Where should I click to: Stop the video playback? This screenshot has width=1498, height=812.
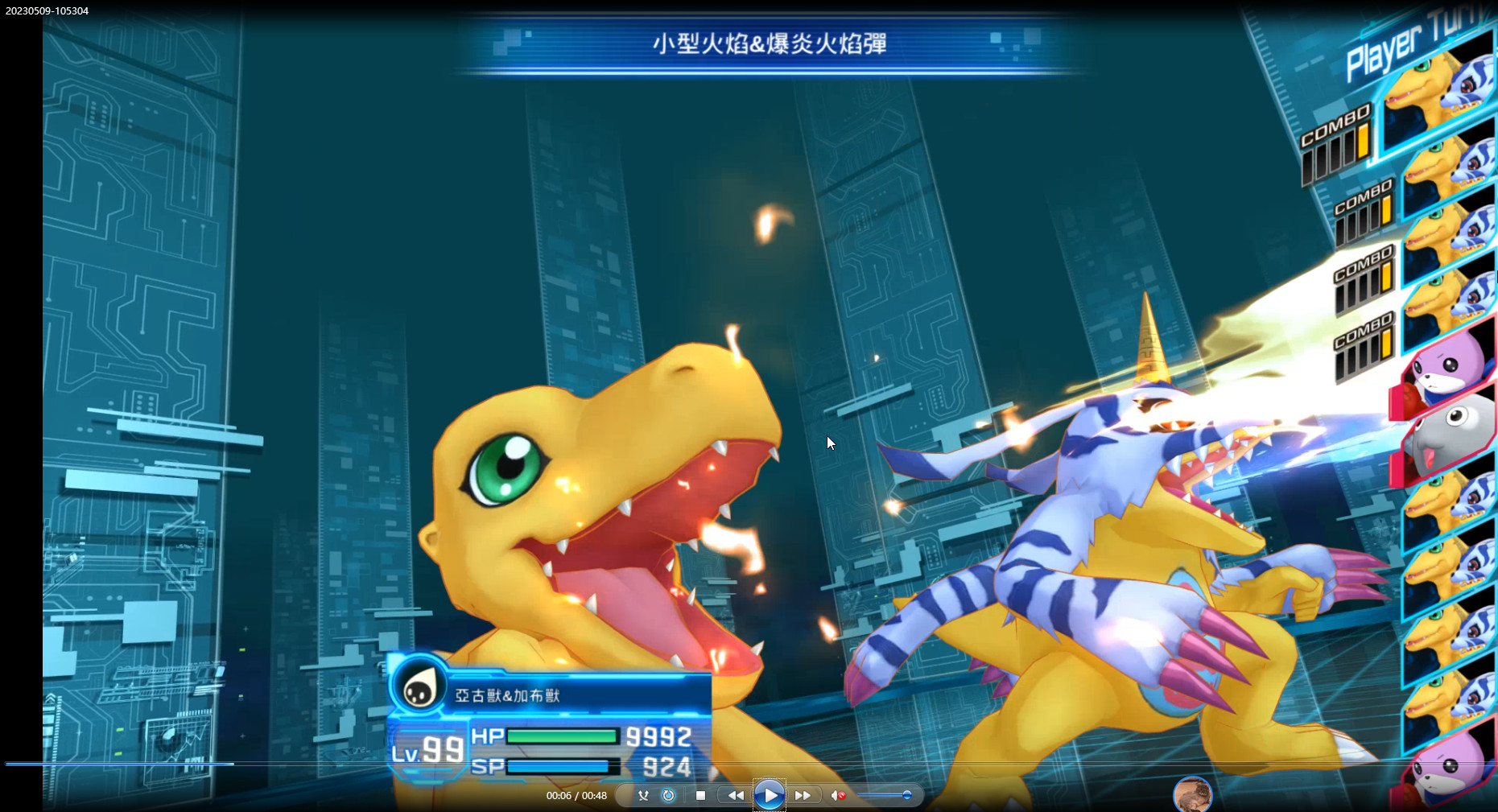click(x=699, y=795)
